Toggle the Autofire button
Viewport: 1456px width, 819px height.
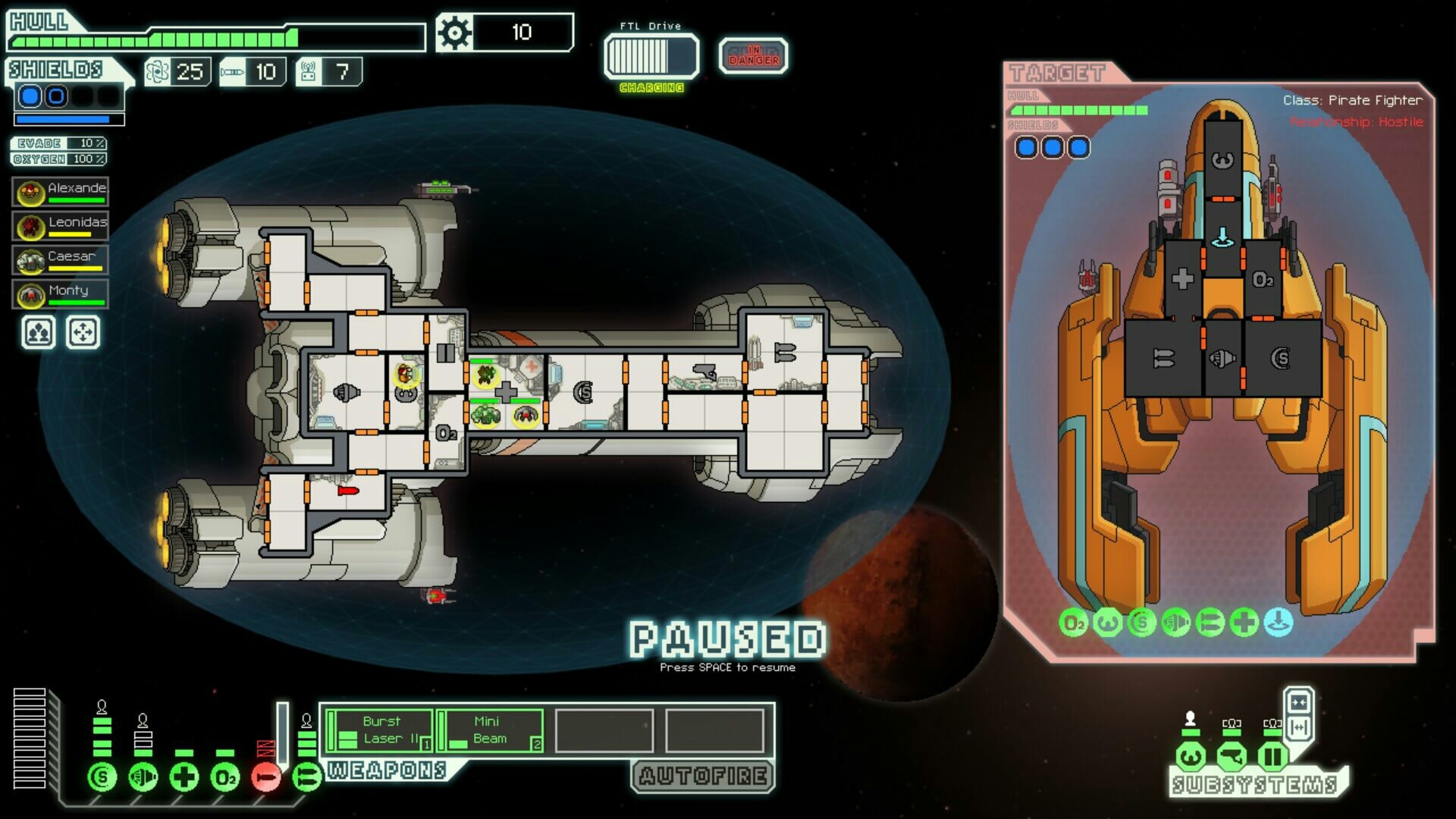703,776
